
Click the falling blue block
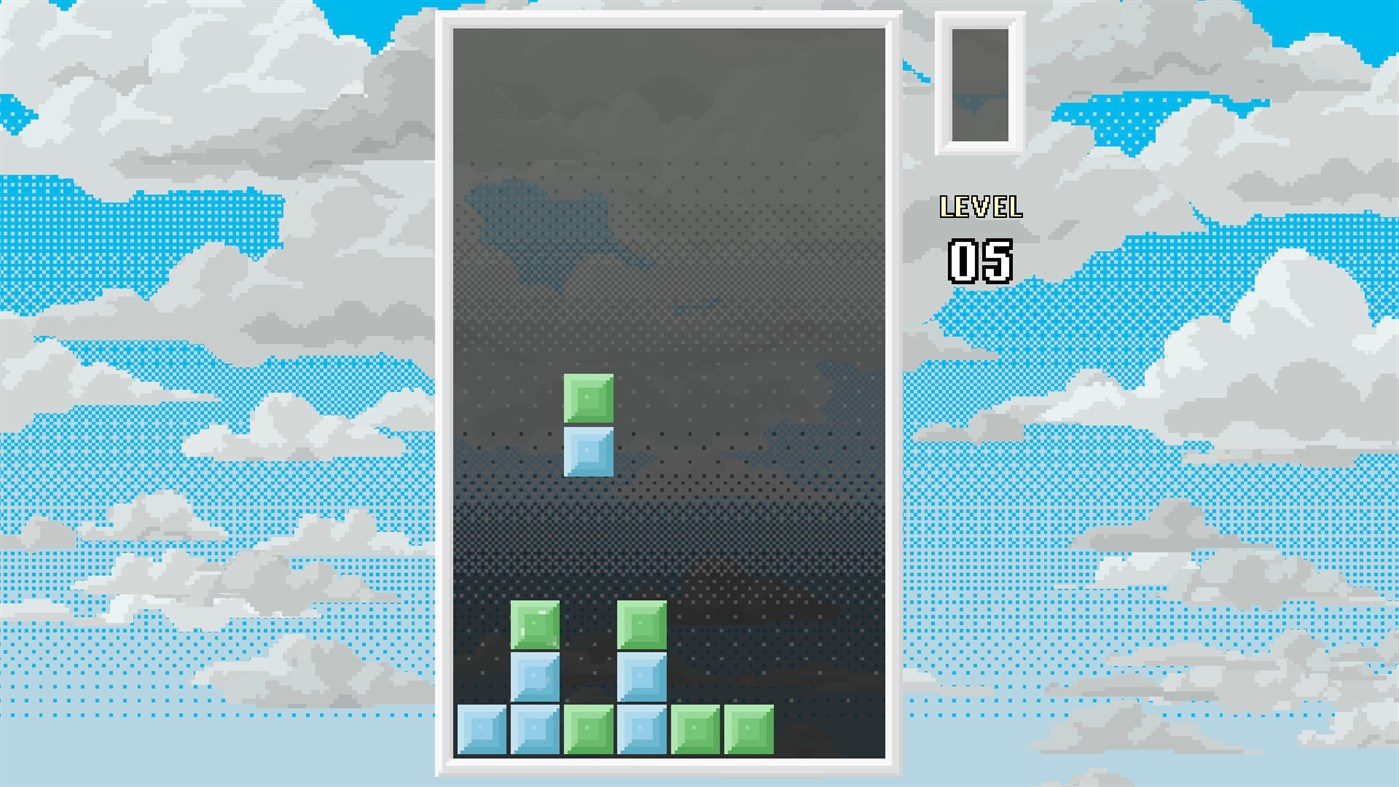(589, 453)
